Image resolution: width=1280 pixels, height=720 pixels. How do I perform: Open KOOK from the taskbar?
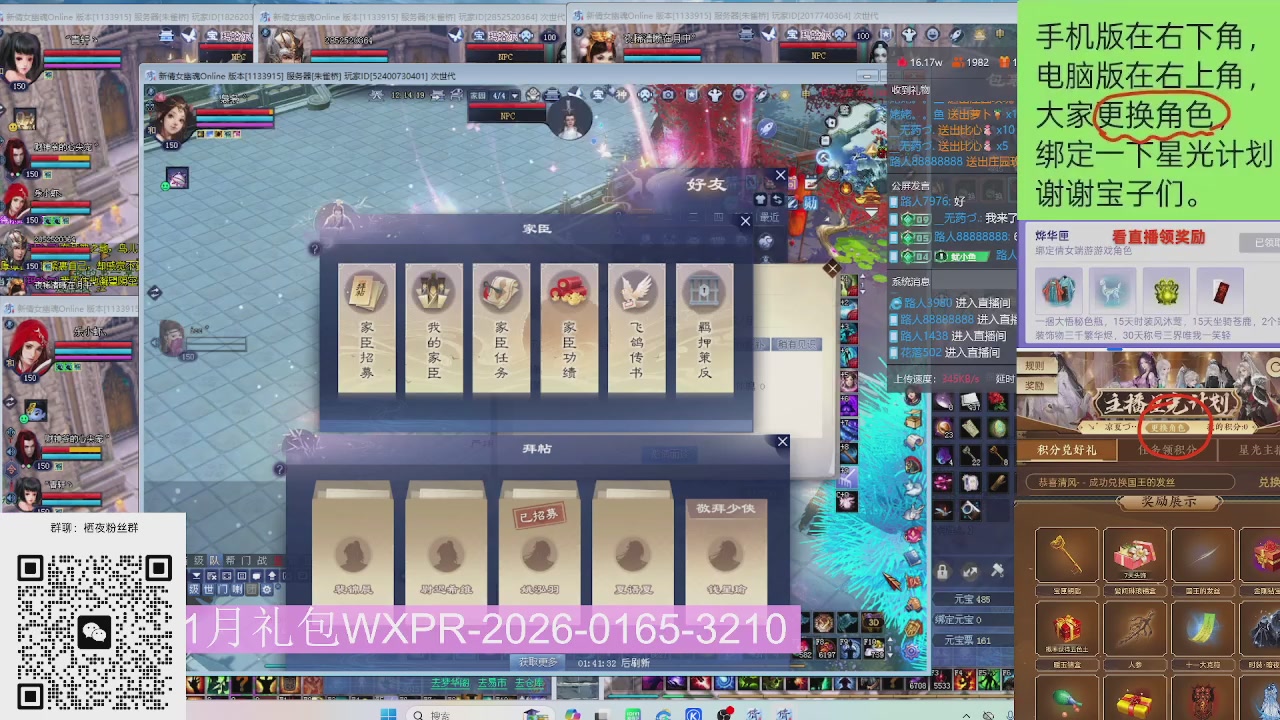(x=694, y=713)
